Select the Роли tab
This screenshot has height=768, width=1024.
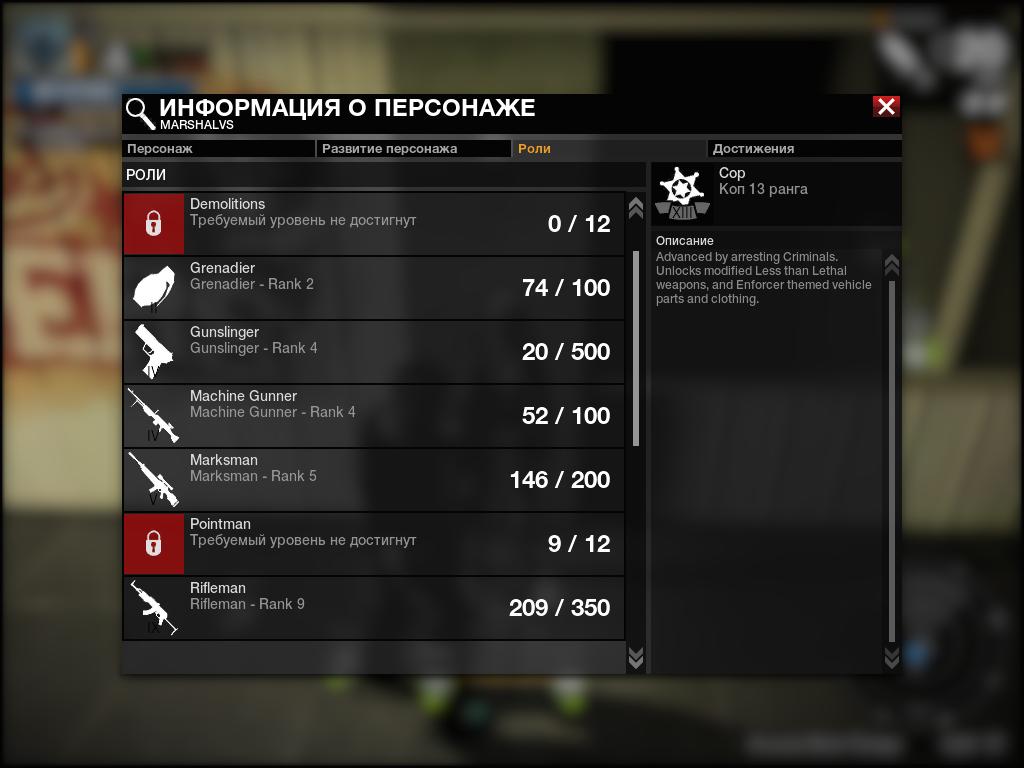pos(609,149)
